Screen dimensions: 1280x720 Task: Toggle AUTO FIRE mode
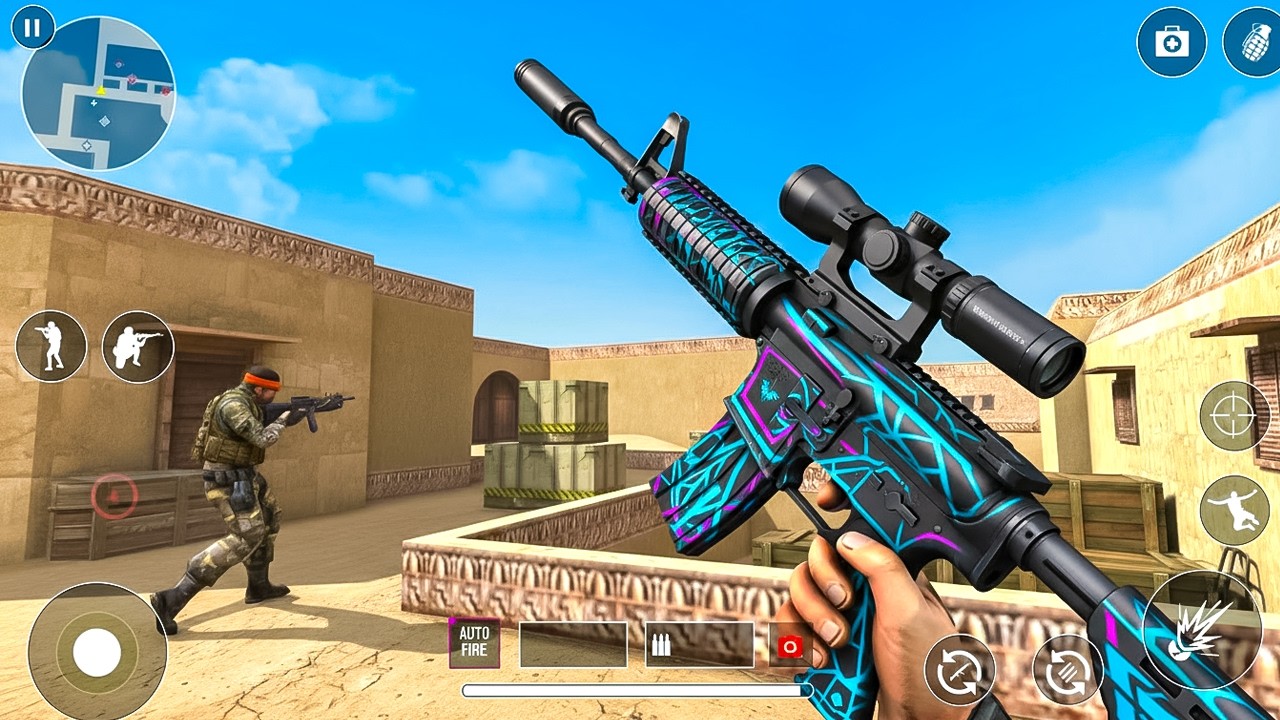pos(474,643)
